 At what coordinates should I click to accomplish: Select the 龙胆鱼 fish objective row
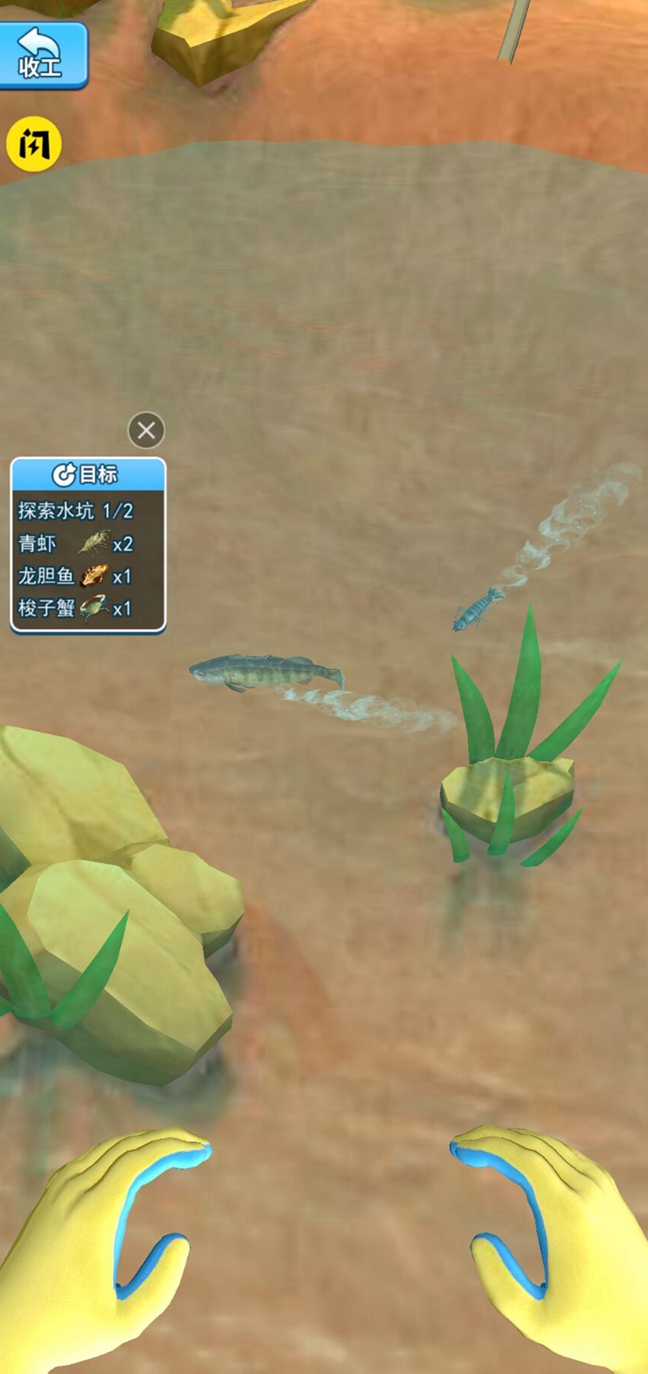(x=87, y=575)
